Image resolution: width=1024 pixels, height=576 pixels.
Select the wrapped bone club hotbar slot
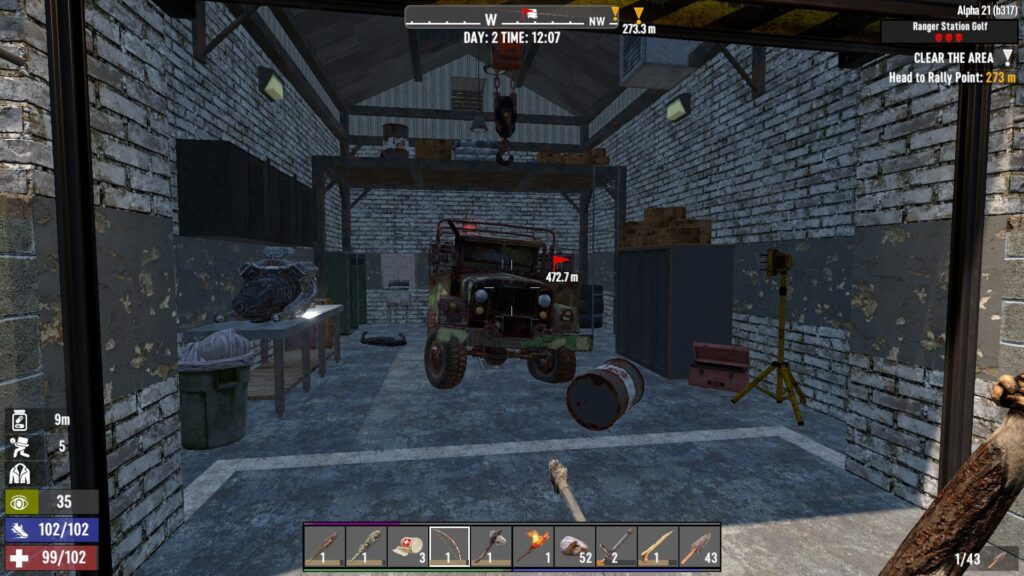pyautogui.click(x=366, y=546)
